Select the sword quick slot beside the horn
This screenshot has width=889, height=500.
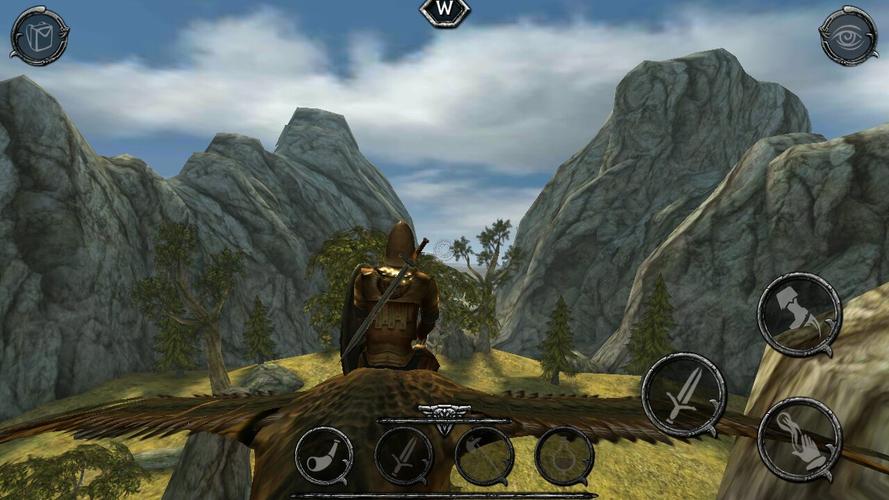tap(404, 456)
